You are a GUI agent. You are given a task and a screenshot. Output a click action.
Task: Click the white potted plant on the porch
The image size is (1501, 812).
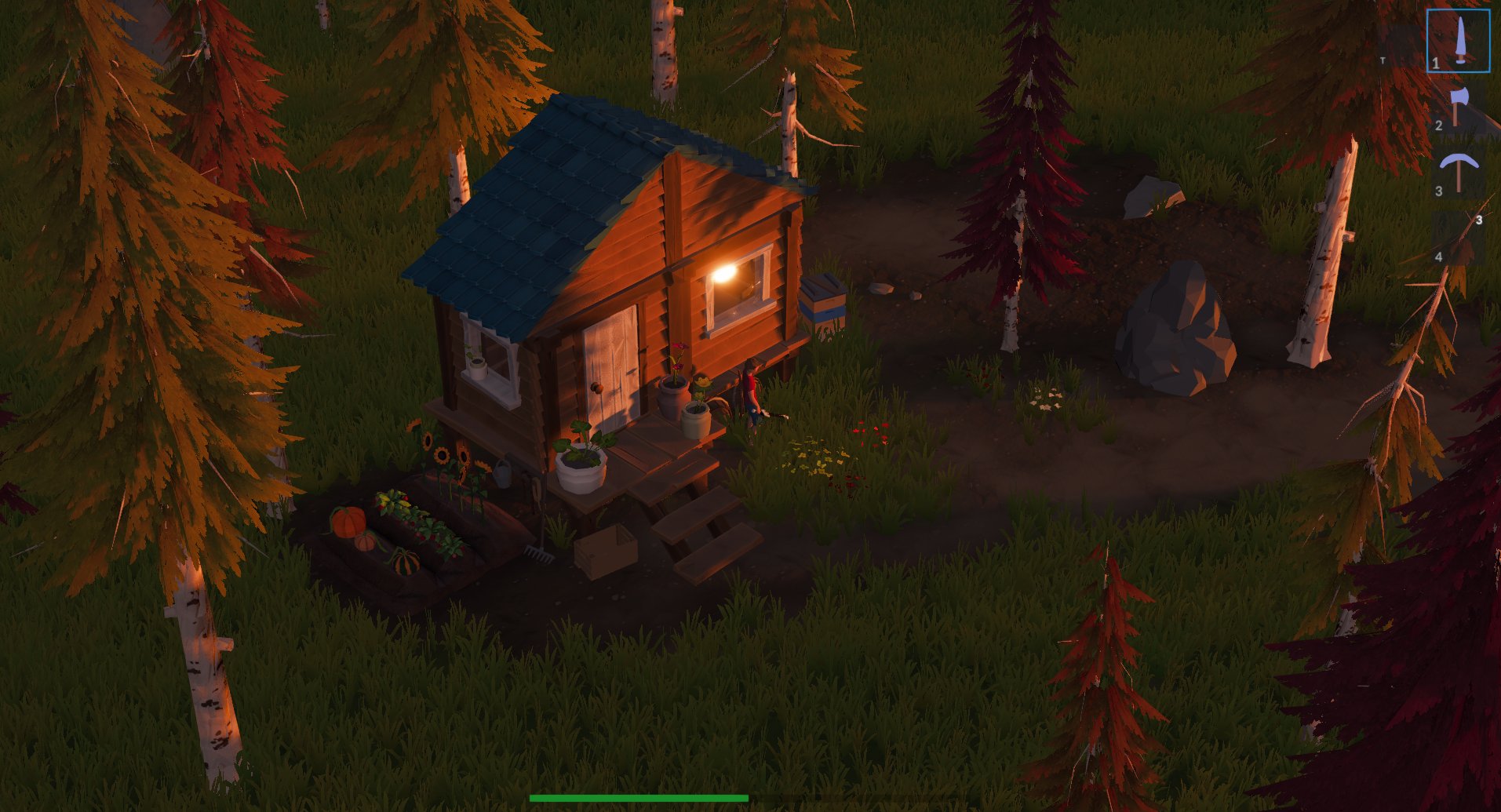[x=581, y=468]
